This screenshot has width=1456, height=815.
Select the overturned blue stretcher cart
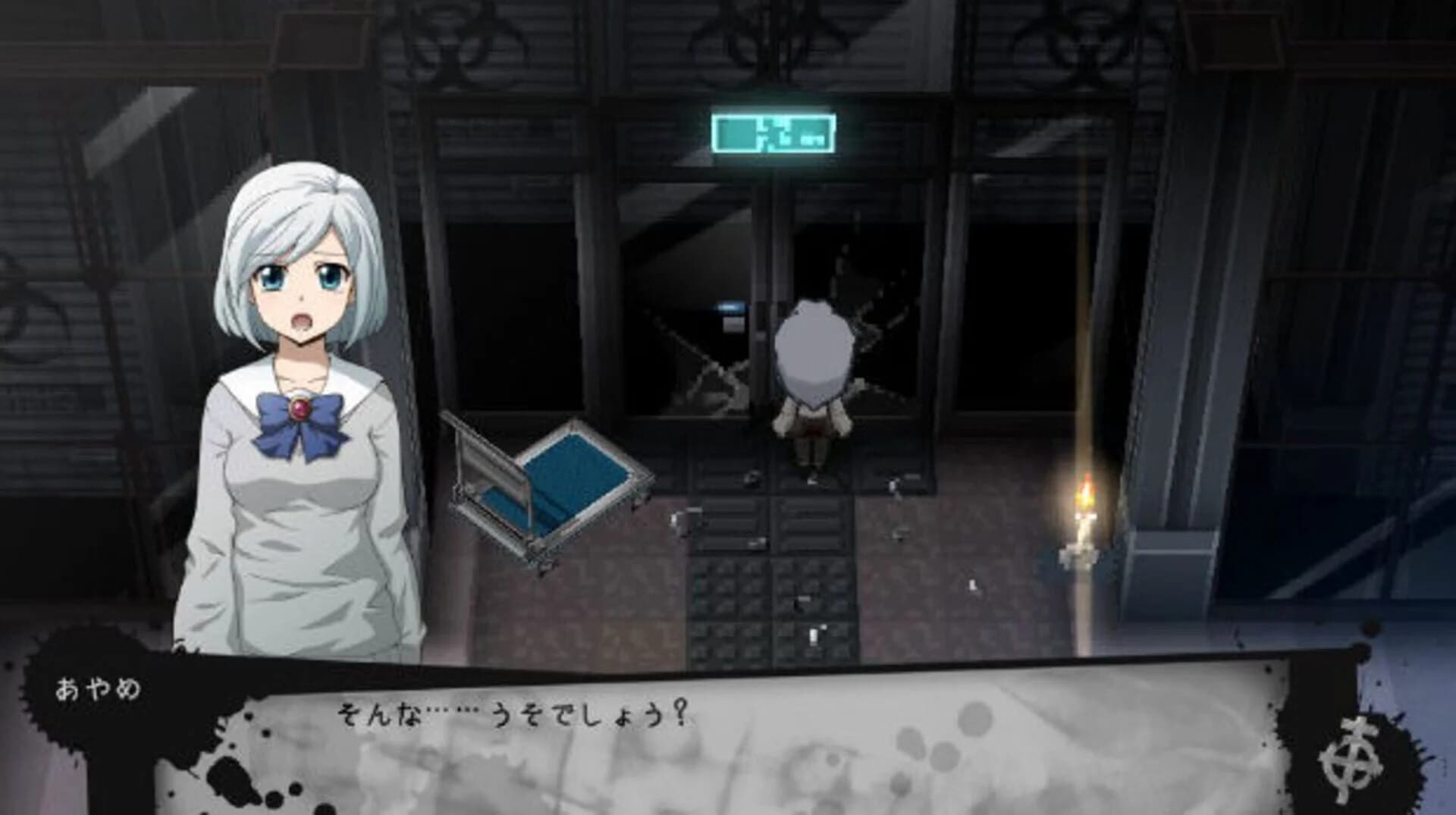(546, 478)
